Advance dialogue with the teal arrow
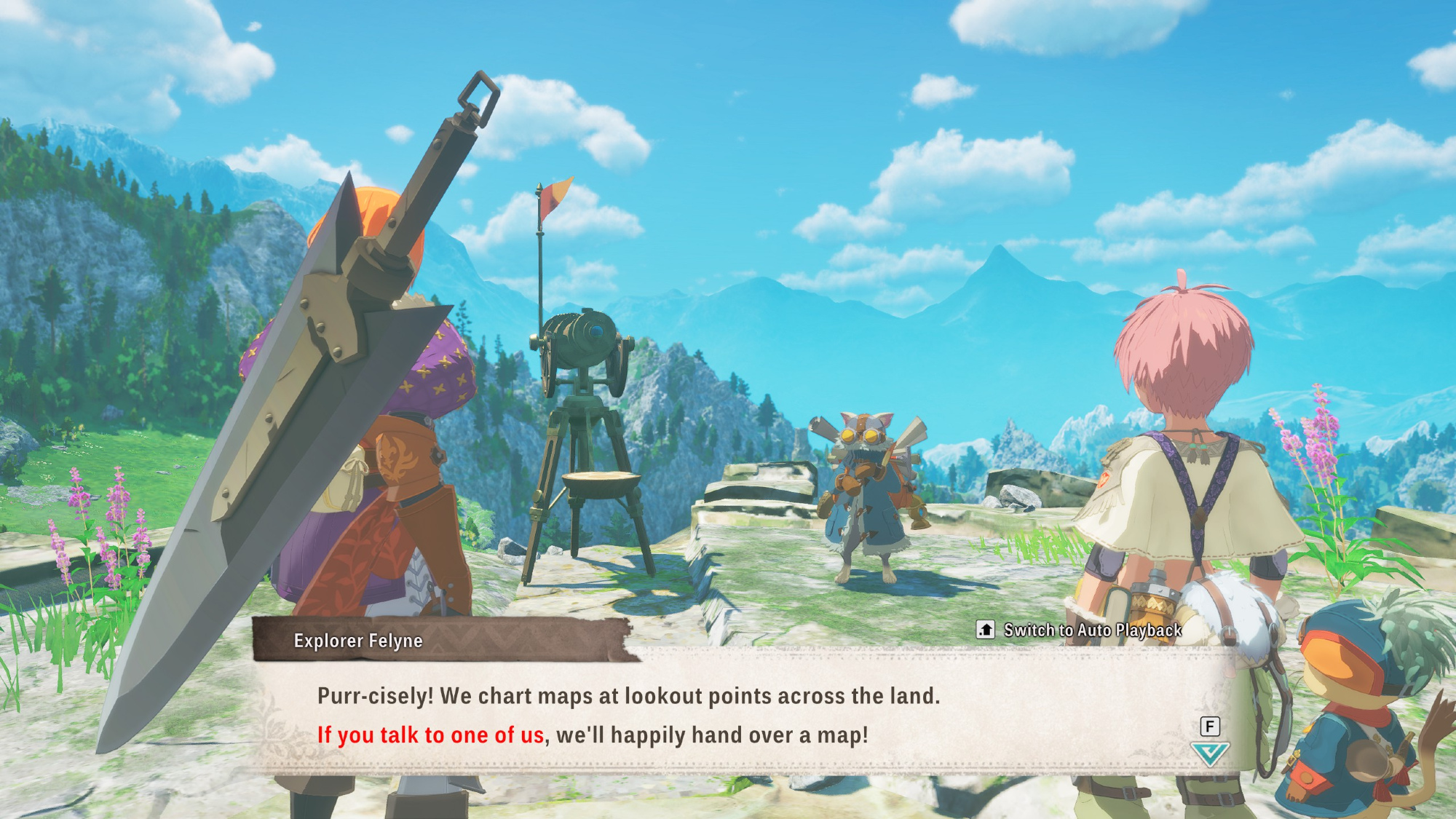Screen dimensions: 1456x819 [1209, 753]
